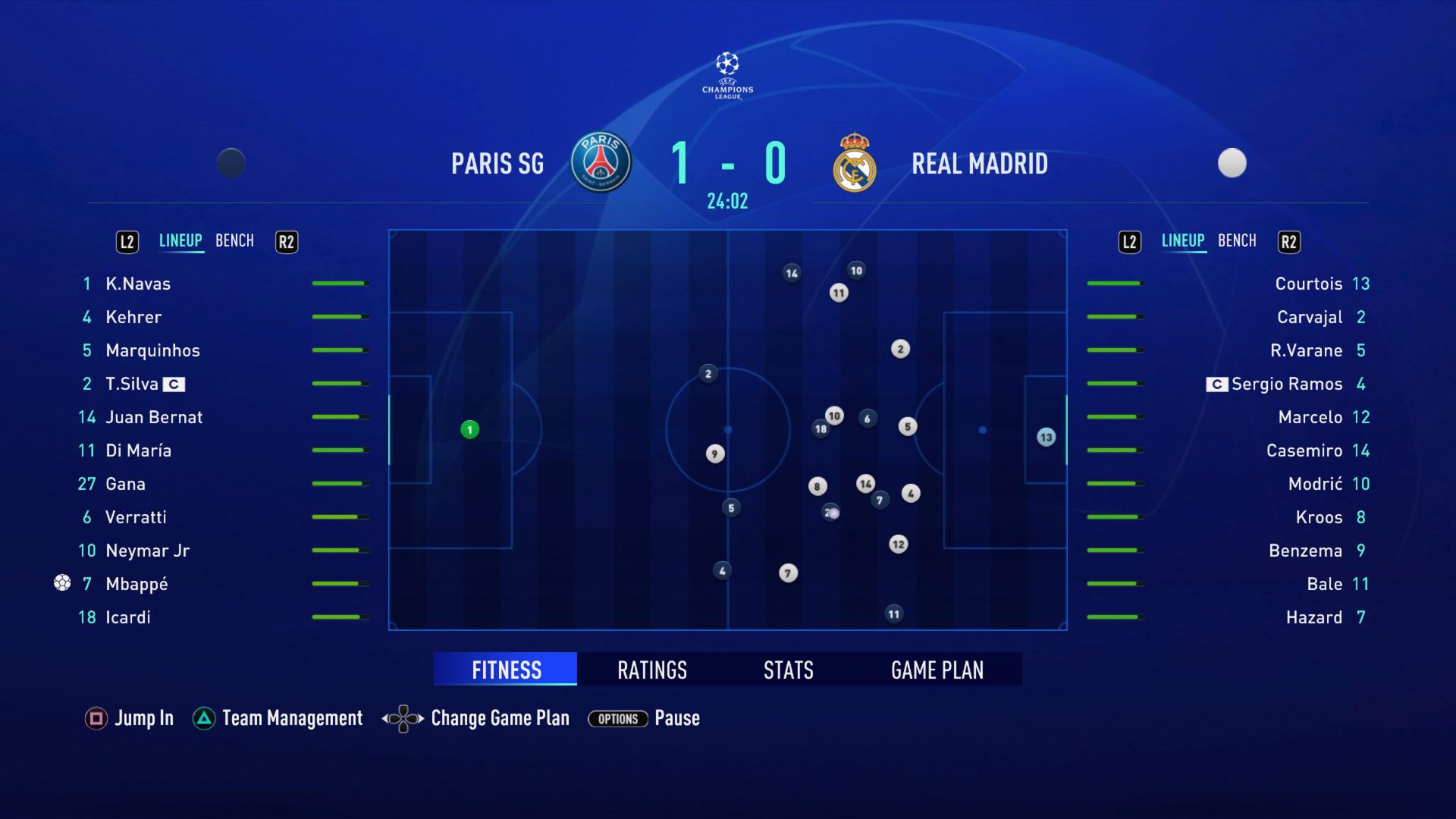Click the captain badge next to T.Silva
The height and width of the screenshot is (819, 1456).
pyautogui.click(x=175, y=384)
